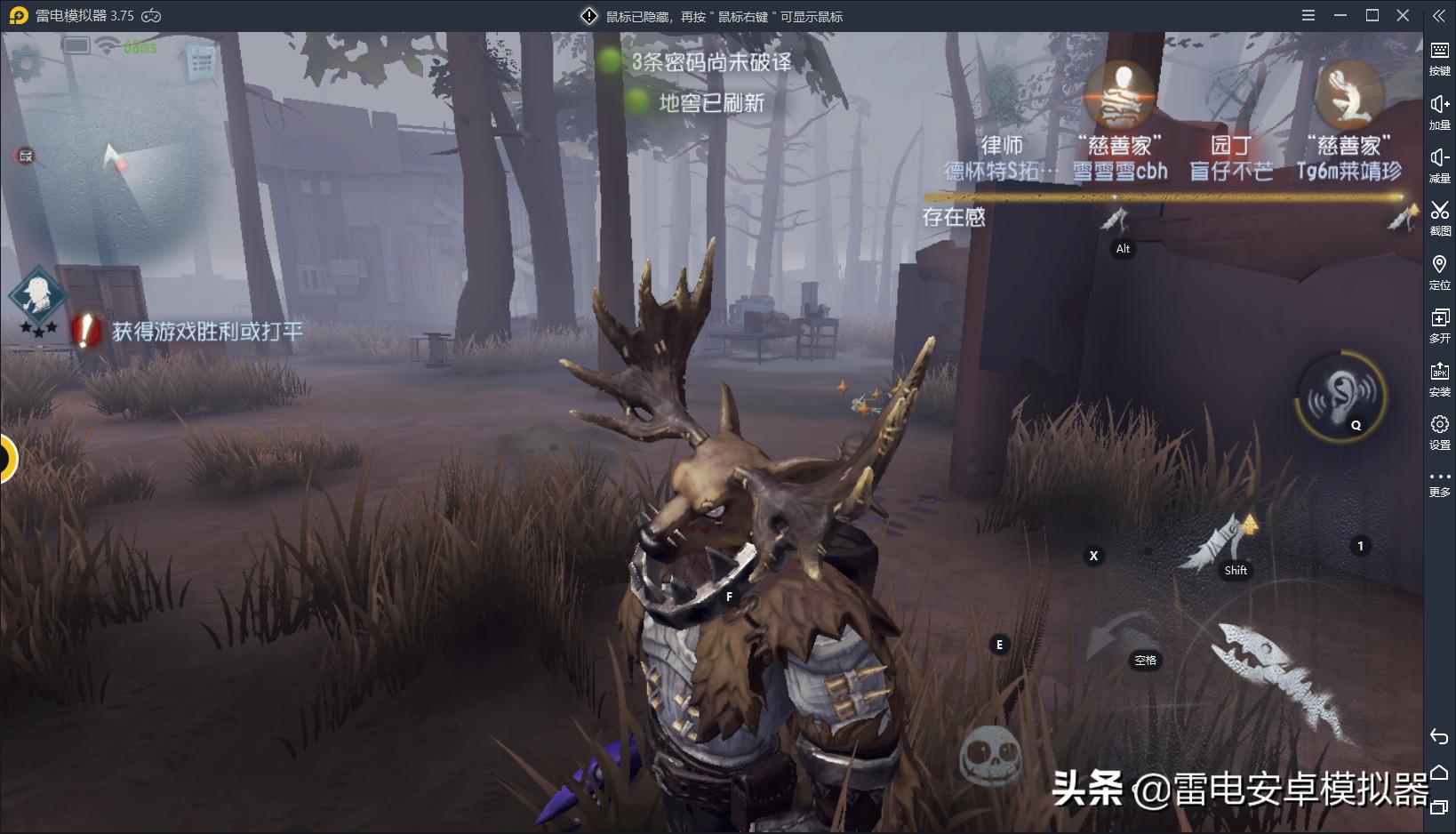
Task: Click the gamepad icon in the title bar
Action: (150, 15)
